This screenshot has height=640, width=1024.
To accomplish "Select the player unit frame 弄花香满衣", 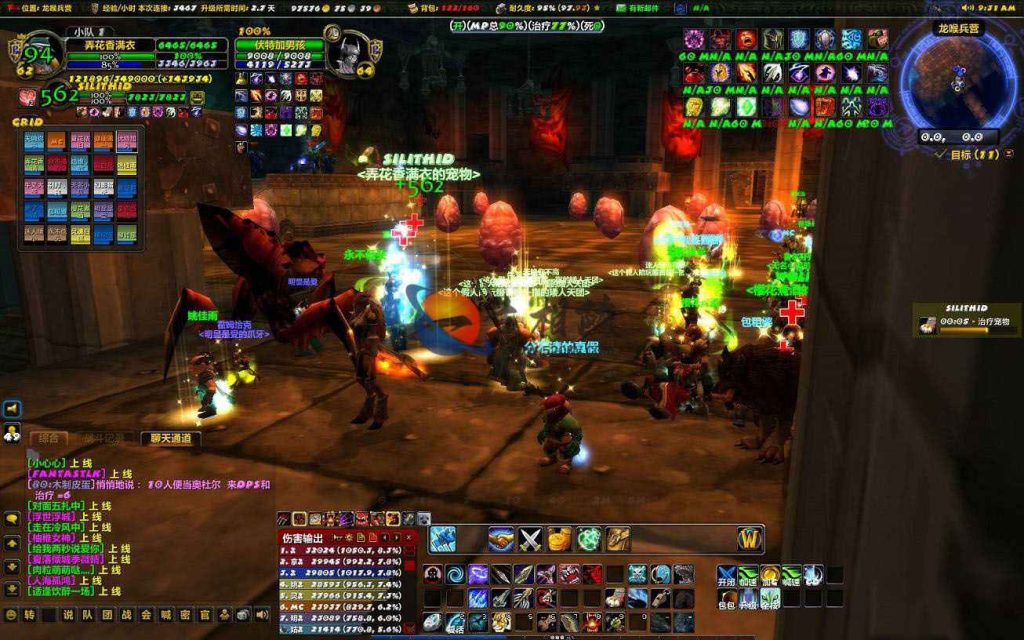I will point(112,46).
